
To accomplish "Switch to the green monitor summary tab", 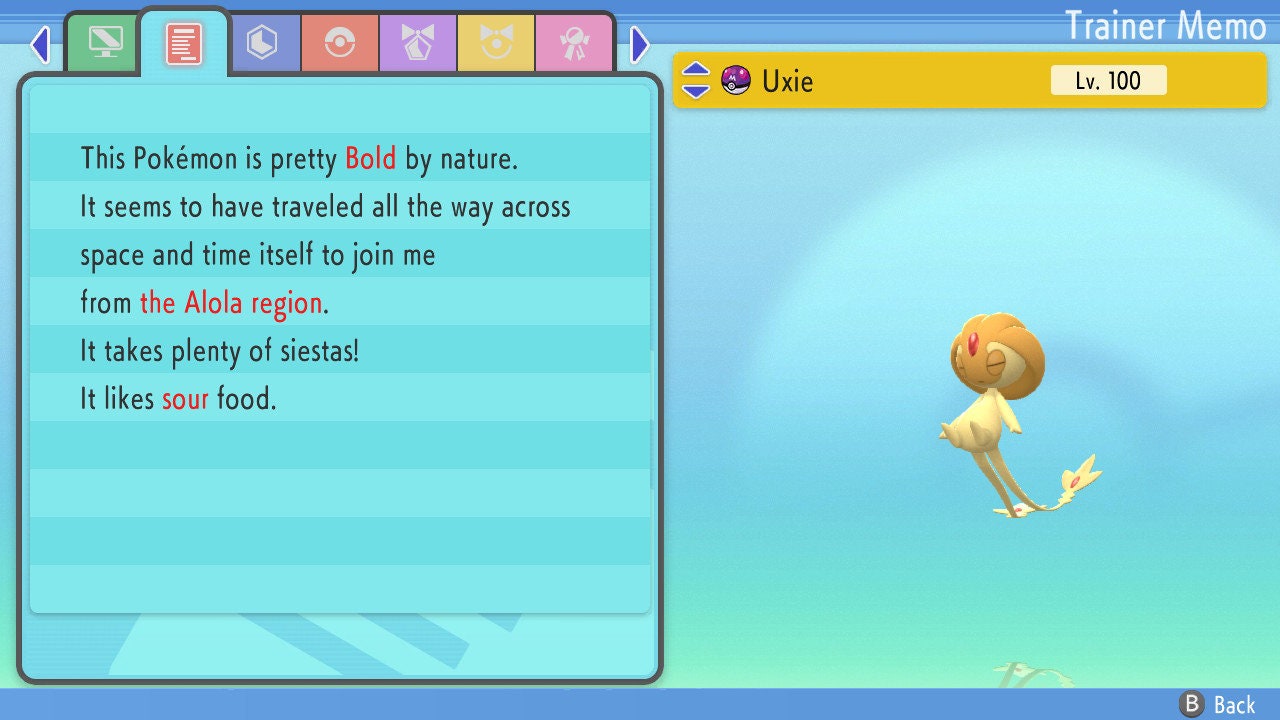I will point(105,42).
